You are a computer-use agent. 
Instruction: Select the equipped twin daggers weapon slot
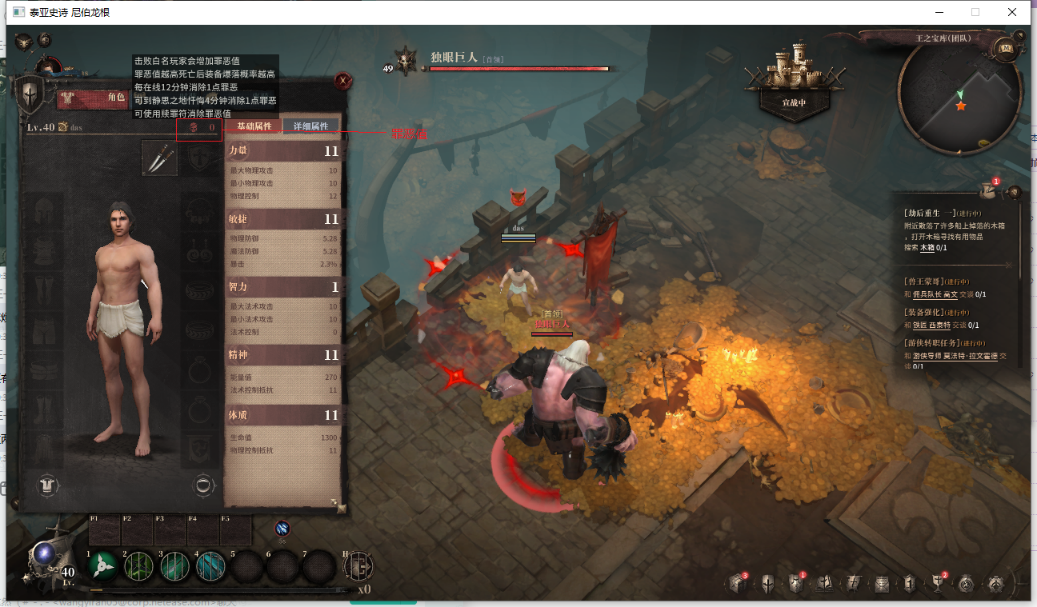(x=159, y=158)
